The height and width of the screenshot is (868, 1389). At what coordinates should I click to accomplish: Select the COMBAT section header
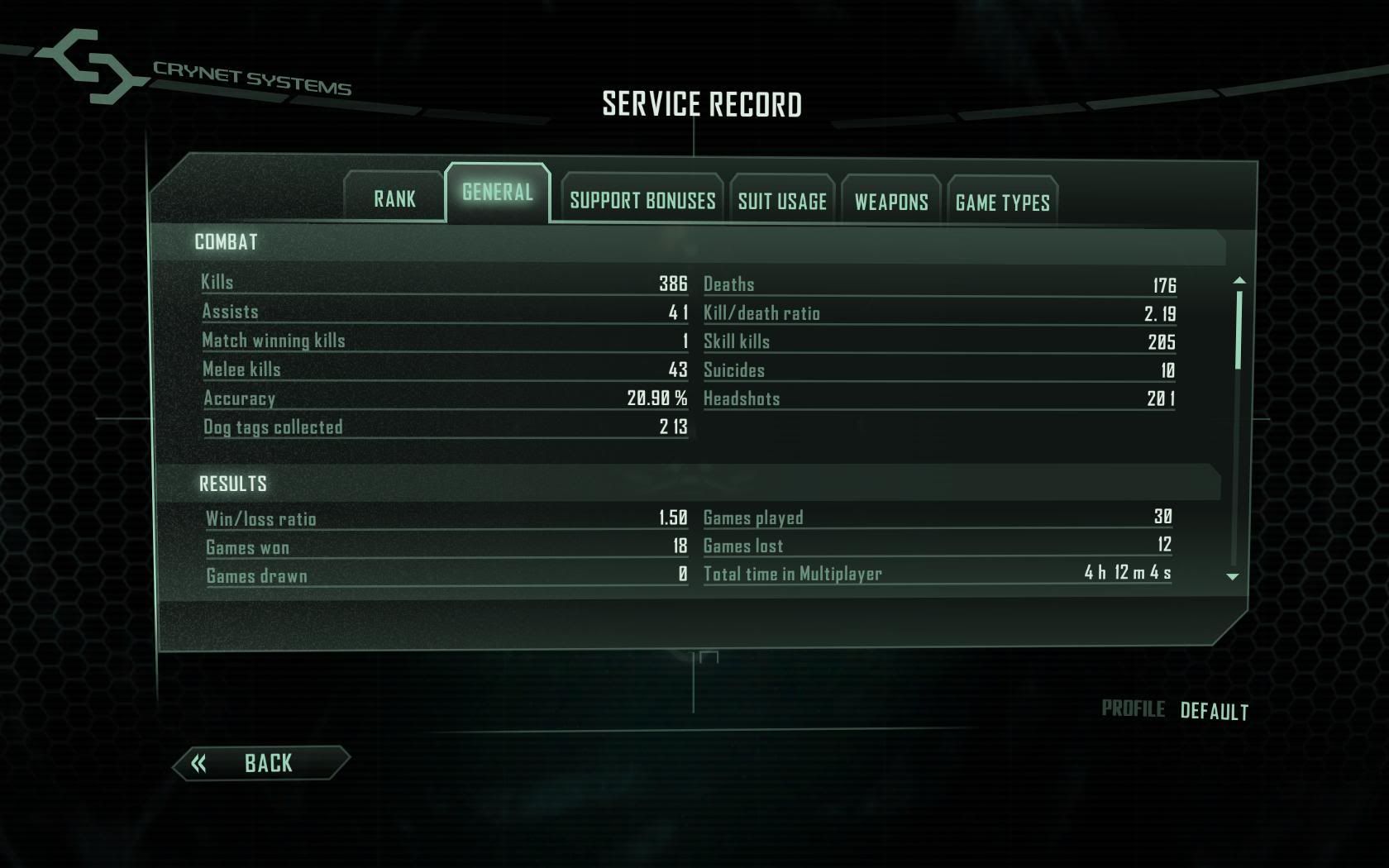click(227, 242)
